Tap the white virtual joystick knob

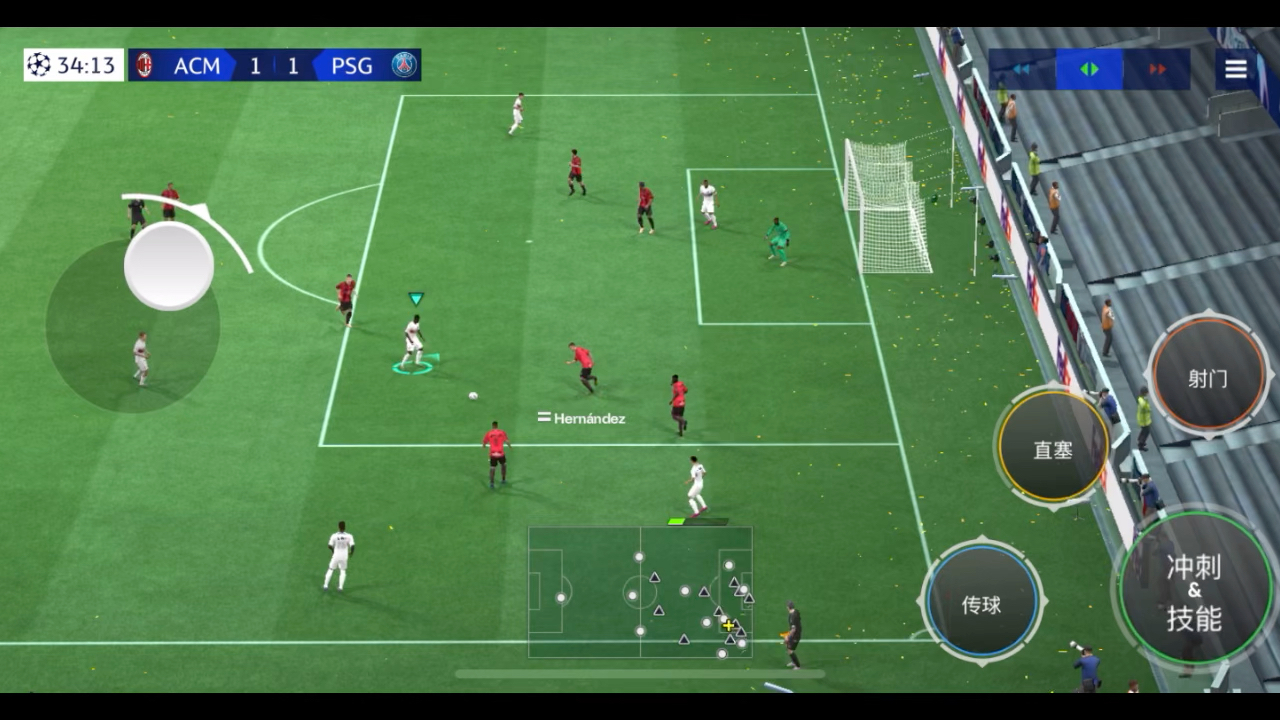[x=169, y=266]
